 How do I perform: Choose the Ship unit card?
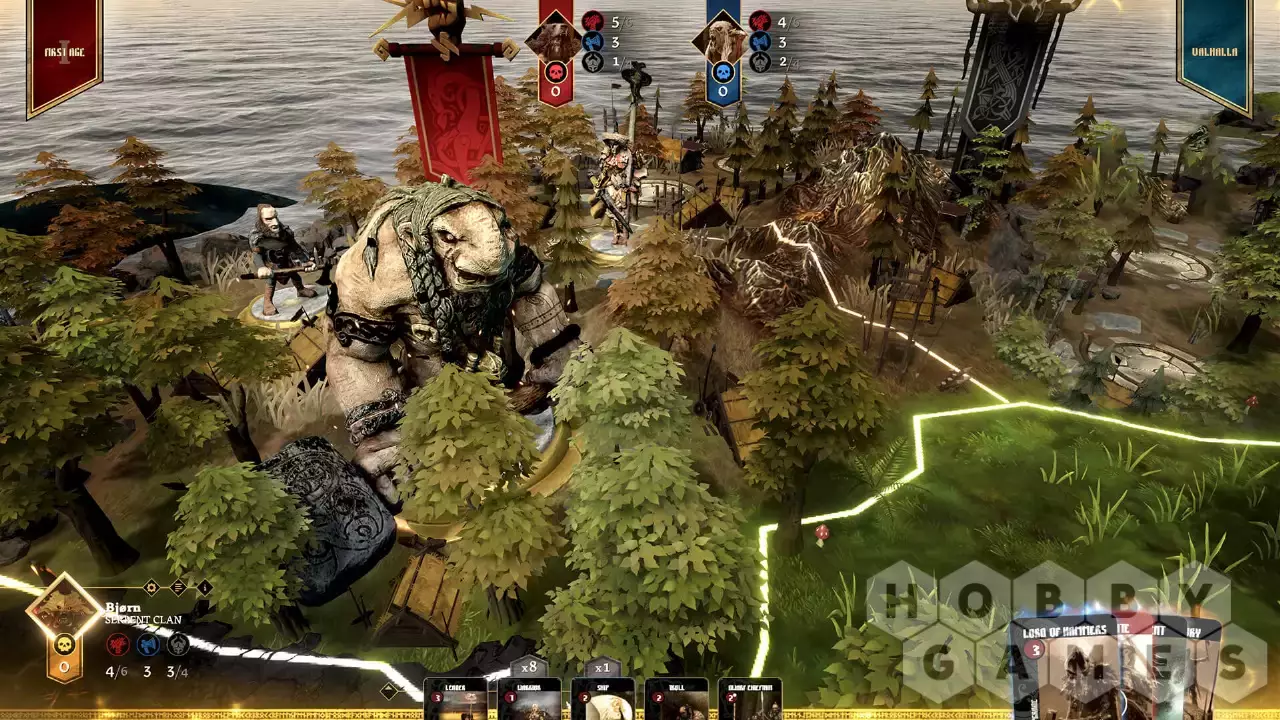tap(603, 699)
